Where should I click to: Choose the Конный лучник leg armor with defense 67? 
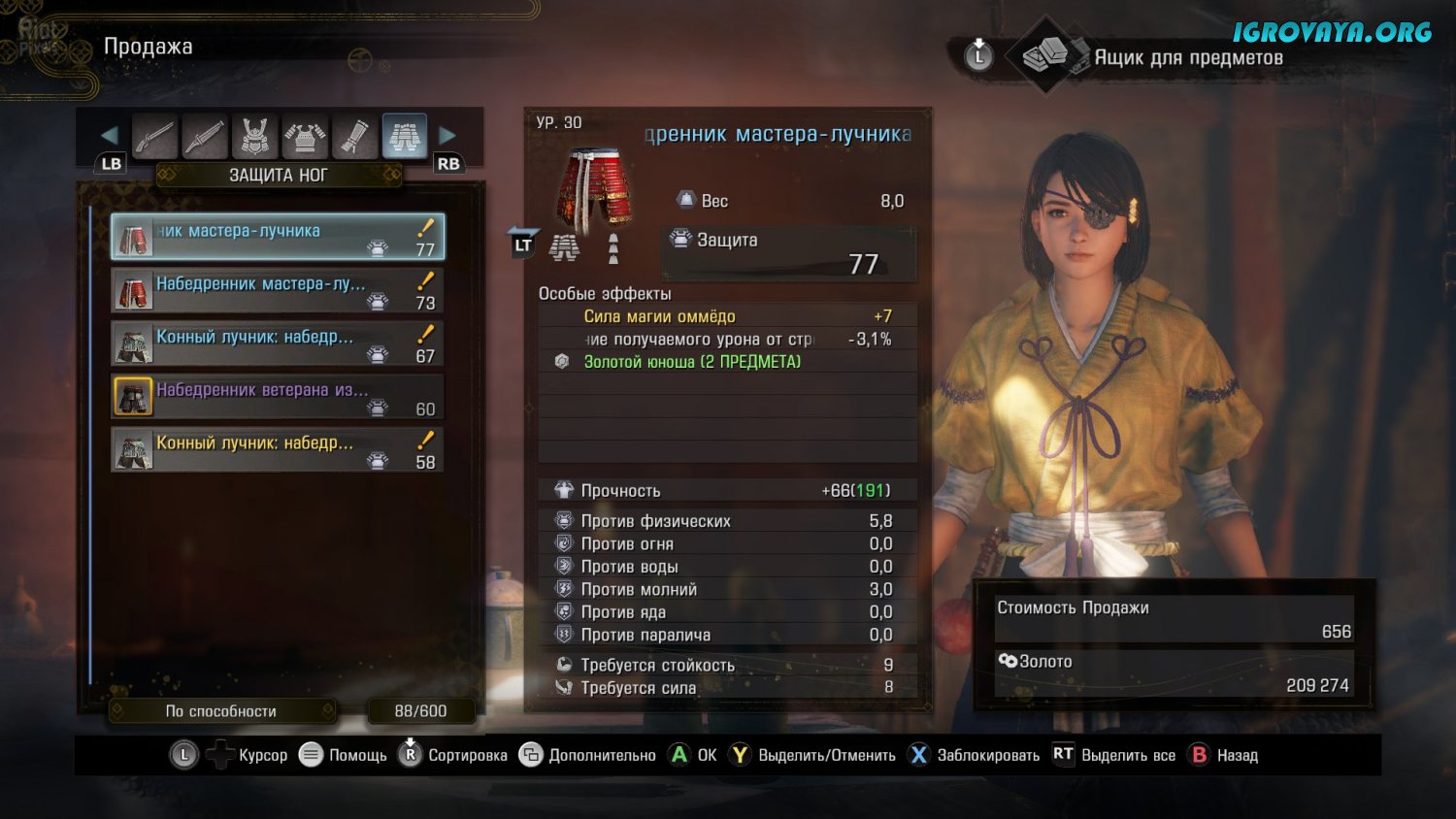tap(278, 344)
